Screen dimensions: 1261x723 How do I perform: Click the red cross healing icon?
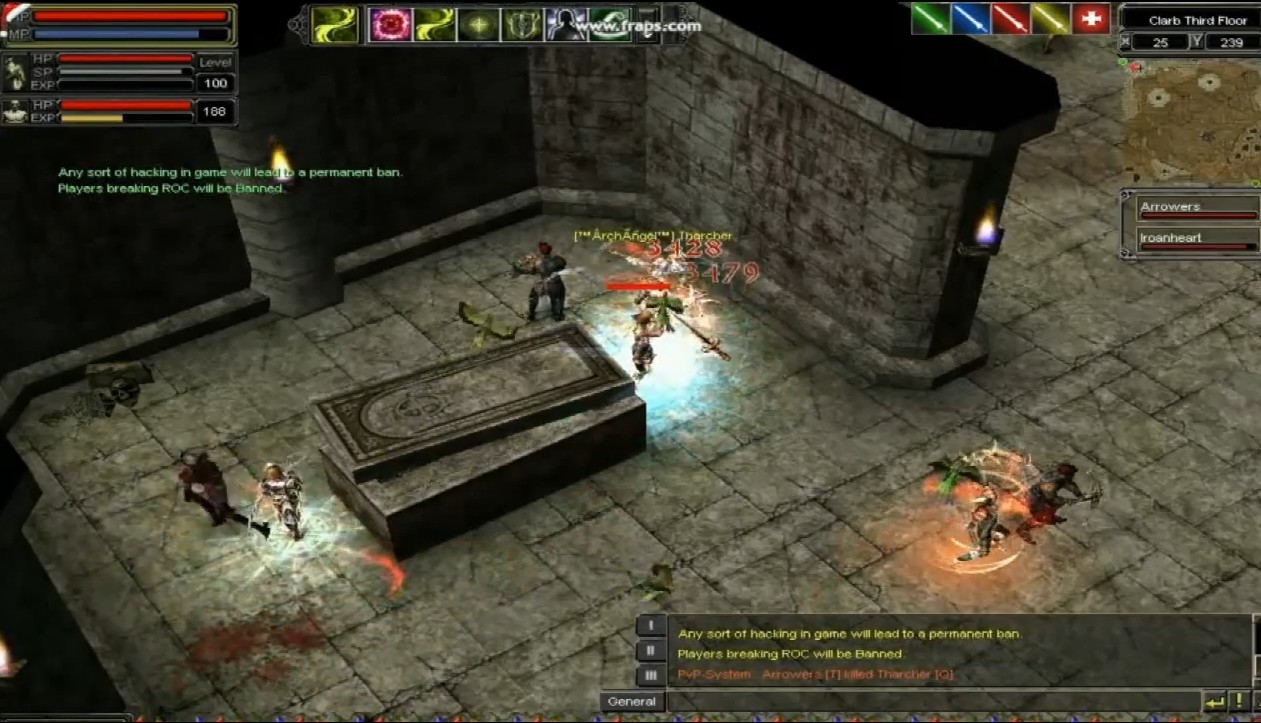tap(1090, 19)
